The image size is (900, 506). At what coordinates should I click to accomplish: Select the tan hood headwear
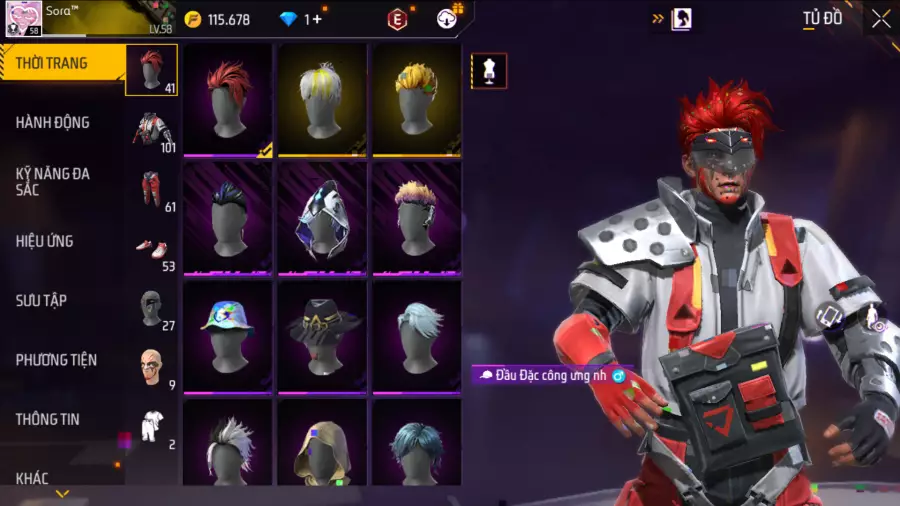point(323,449)
